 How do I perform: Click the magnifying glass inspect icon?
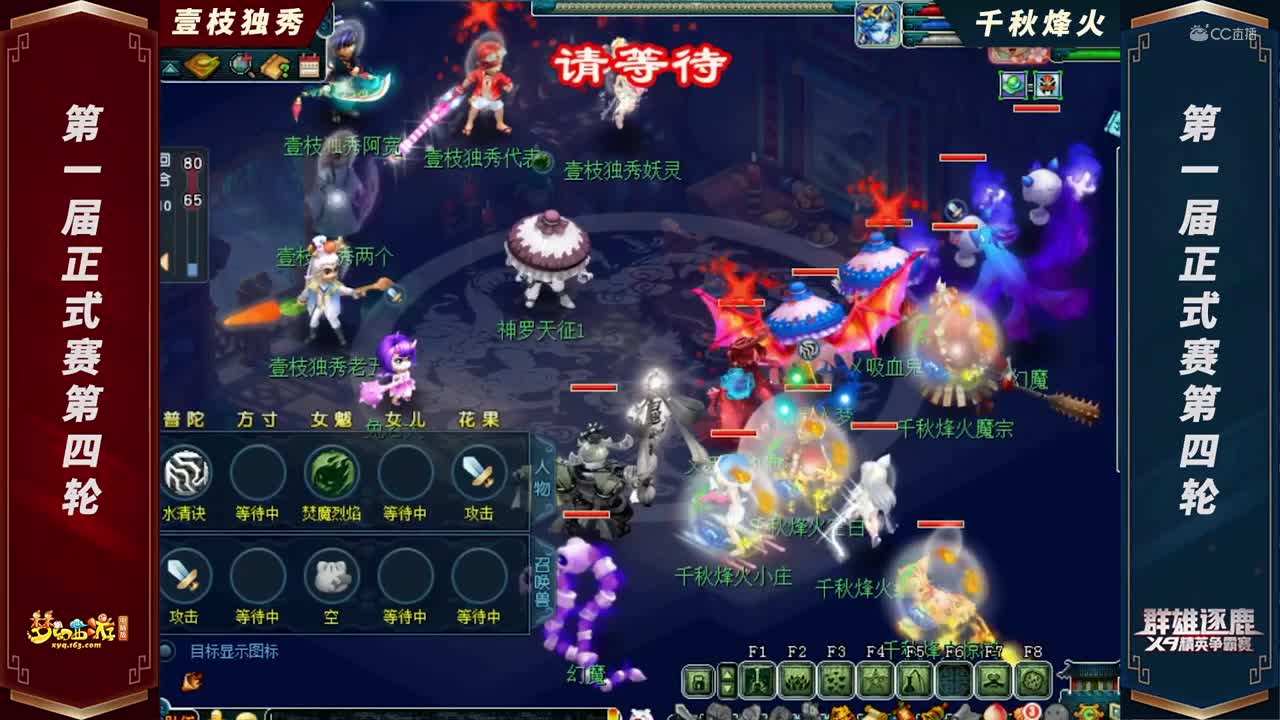pyautogui.click(x=239, y=64)
